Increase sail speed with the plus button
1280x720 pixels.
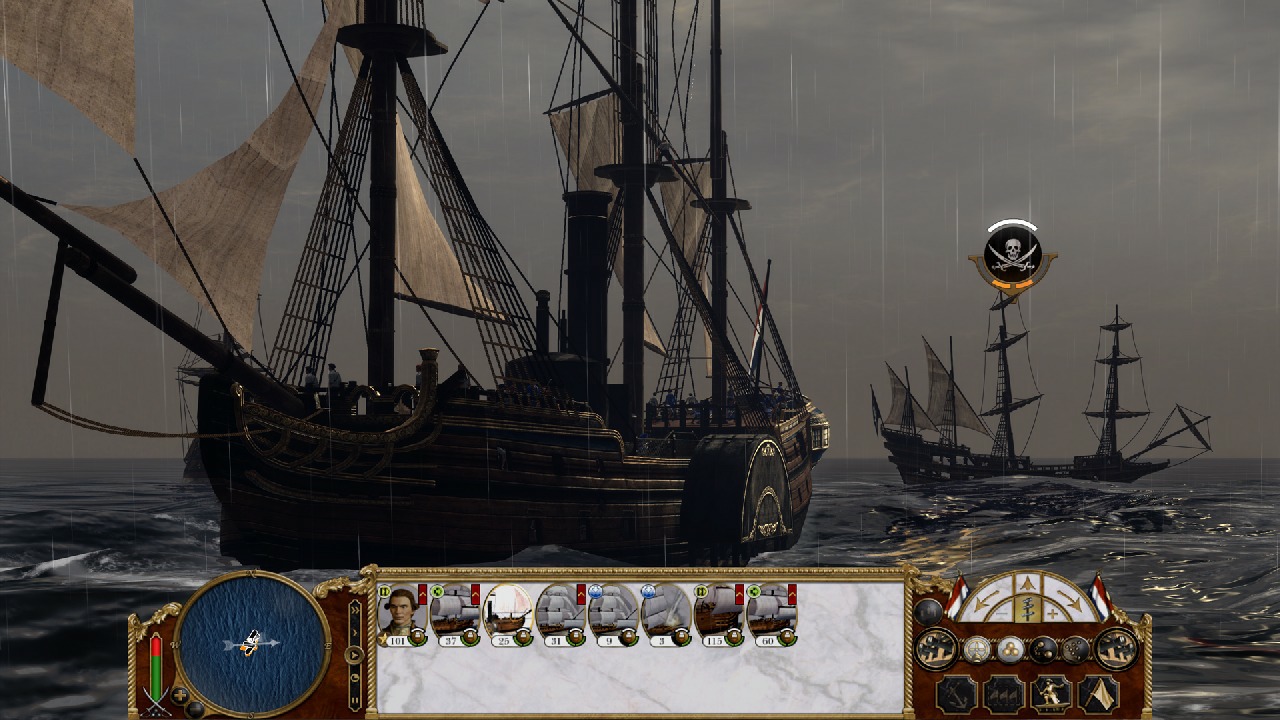[1052, 613]
